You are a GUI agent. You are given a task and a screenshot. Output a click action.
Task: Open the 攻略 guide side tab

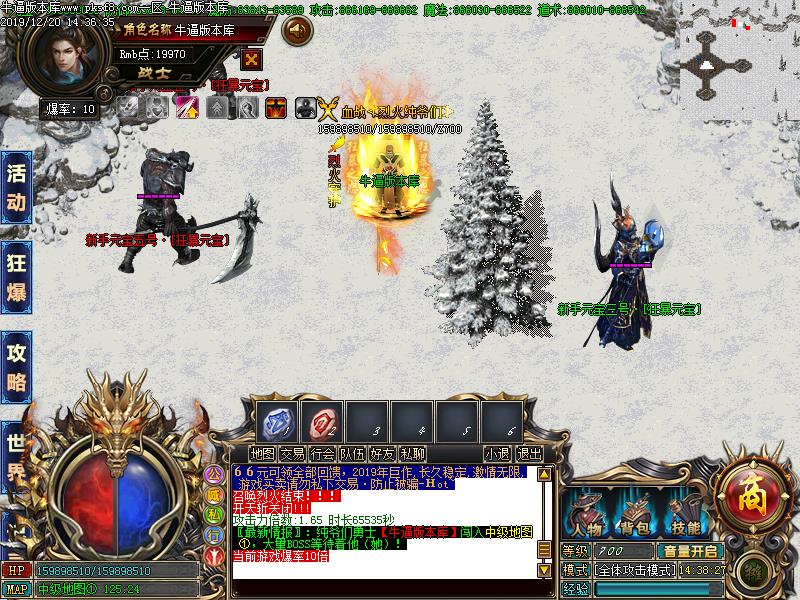pos(15,365)
